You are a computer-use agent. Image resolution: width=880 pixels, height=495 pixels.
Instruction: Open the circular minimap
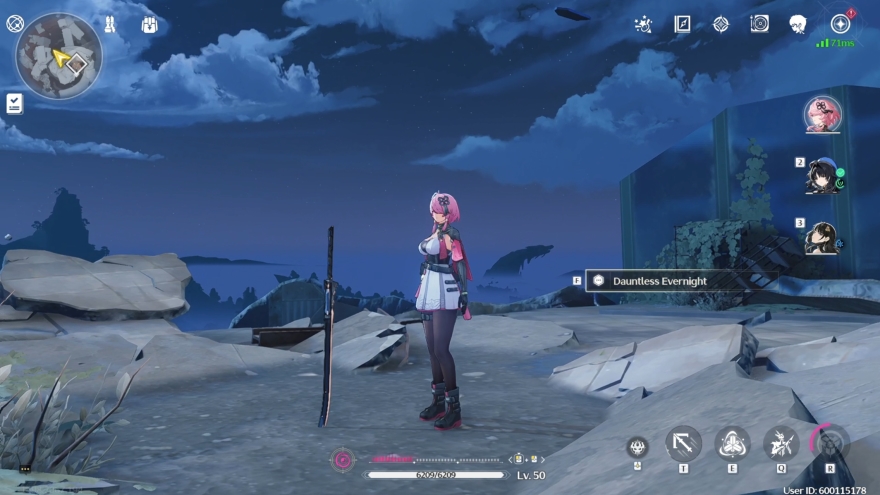[x=58, y=55]
